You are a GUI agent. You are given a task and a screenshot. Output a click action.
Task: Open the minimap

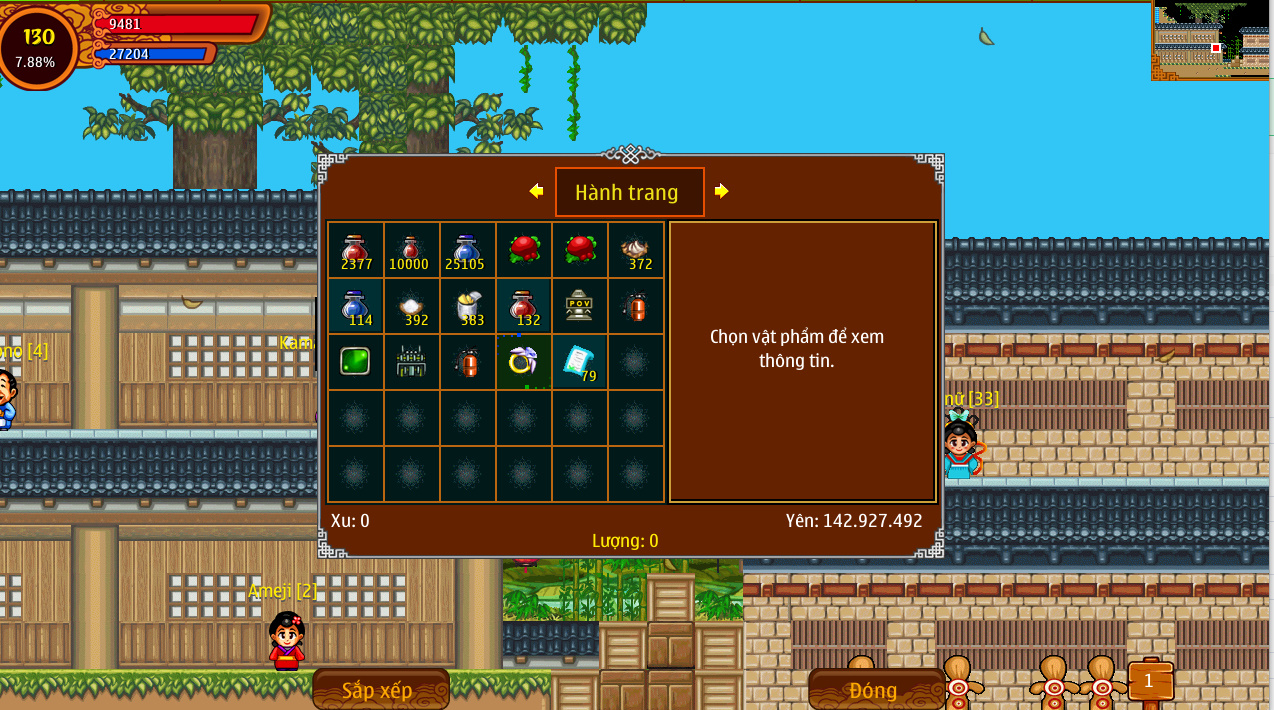[1212, 40]
